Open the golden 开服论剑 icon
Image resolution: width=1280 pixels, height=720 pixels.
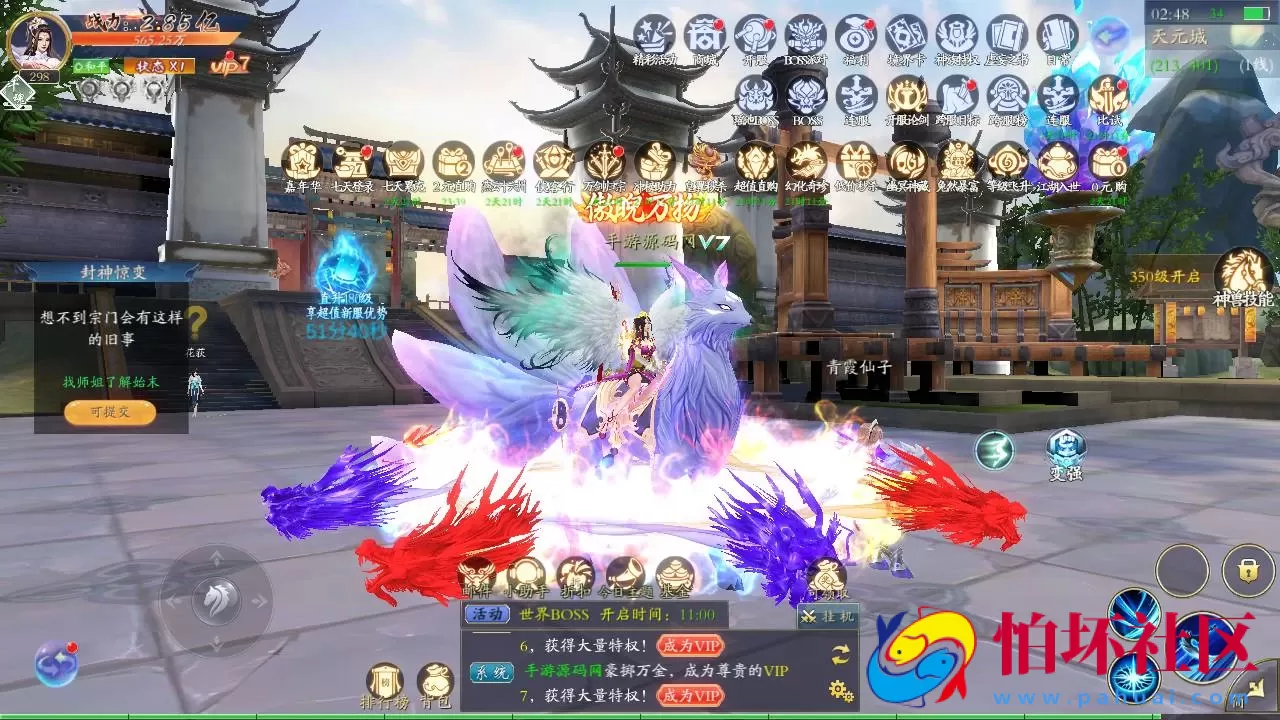click(907, 97)
